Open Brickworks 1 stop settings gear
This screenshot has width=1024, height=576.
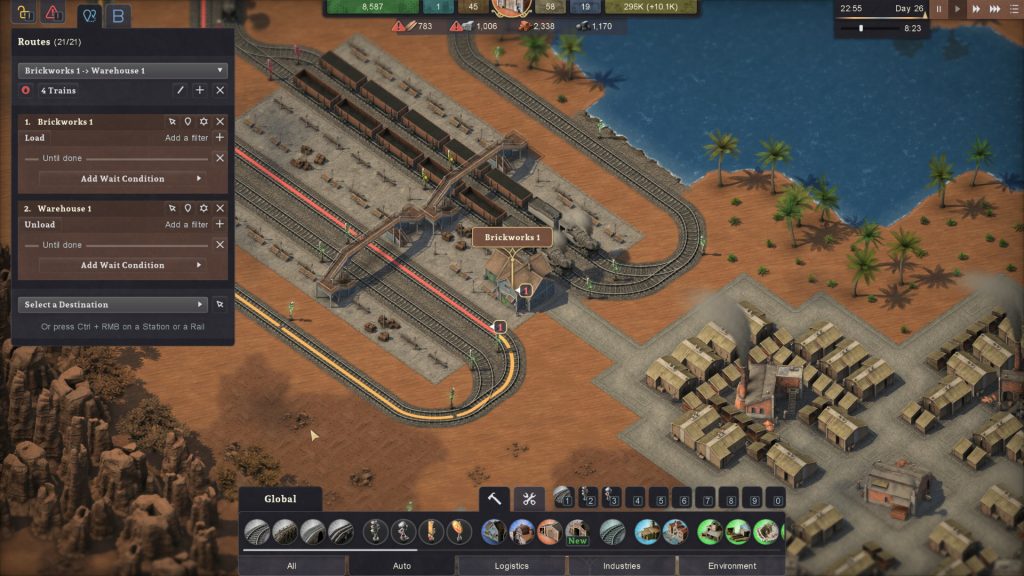click(x=203, y=122)
